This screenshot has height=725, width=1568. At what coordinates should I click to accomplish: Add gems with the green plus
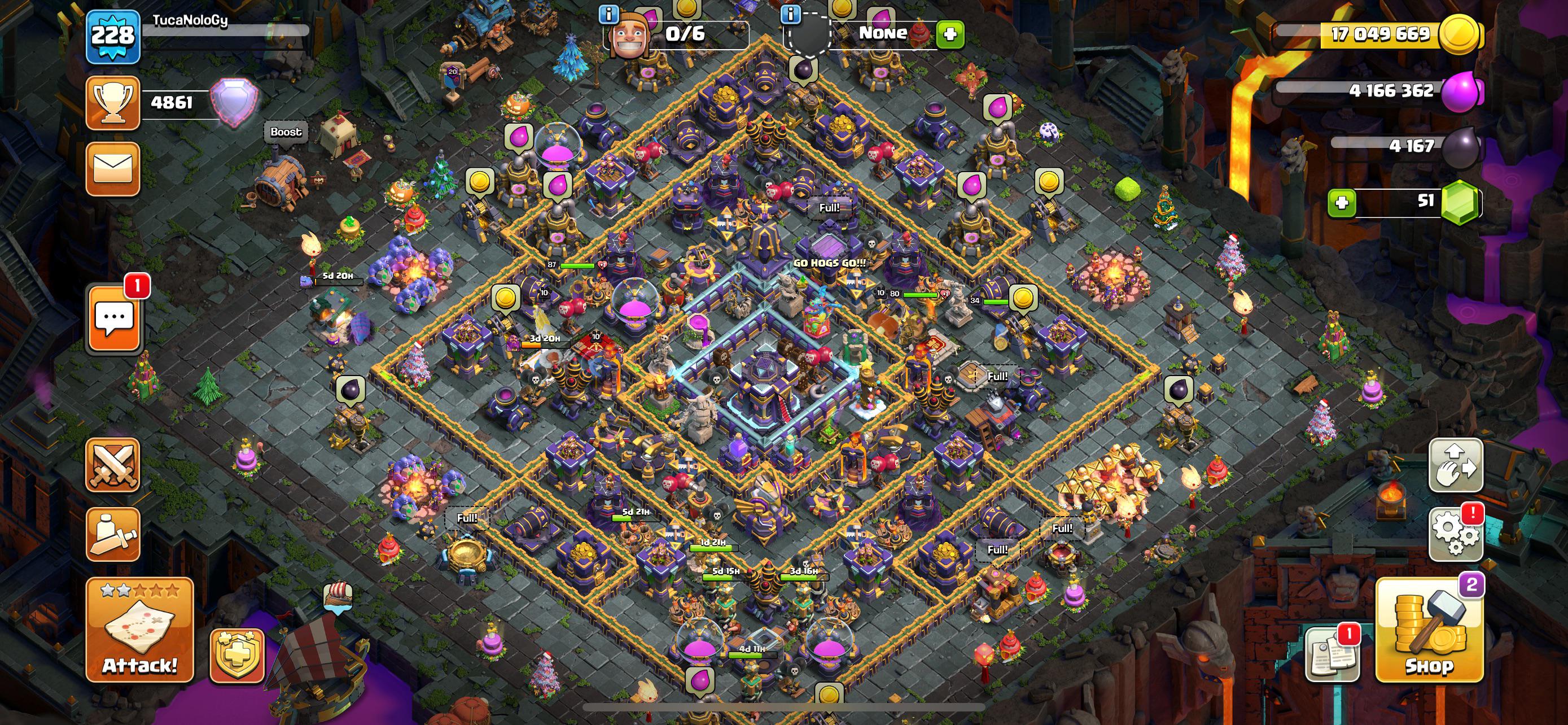pyautogui.click(x=1342, y=203)
